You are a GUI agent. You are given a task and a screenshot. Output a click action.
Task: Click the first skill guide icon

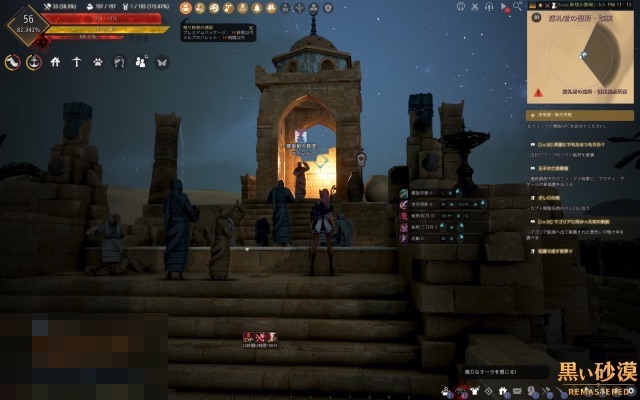(x=402, y=191)
